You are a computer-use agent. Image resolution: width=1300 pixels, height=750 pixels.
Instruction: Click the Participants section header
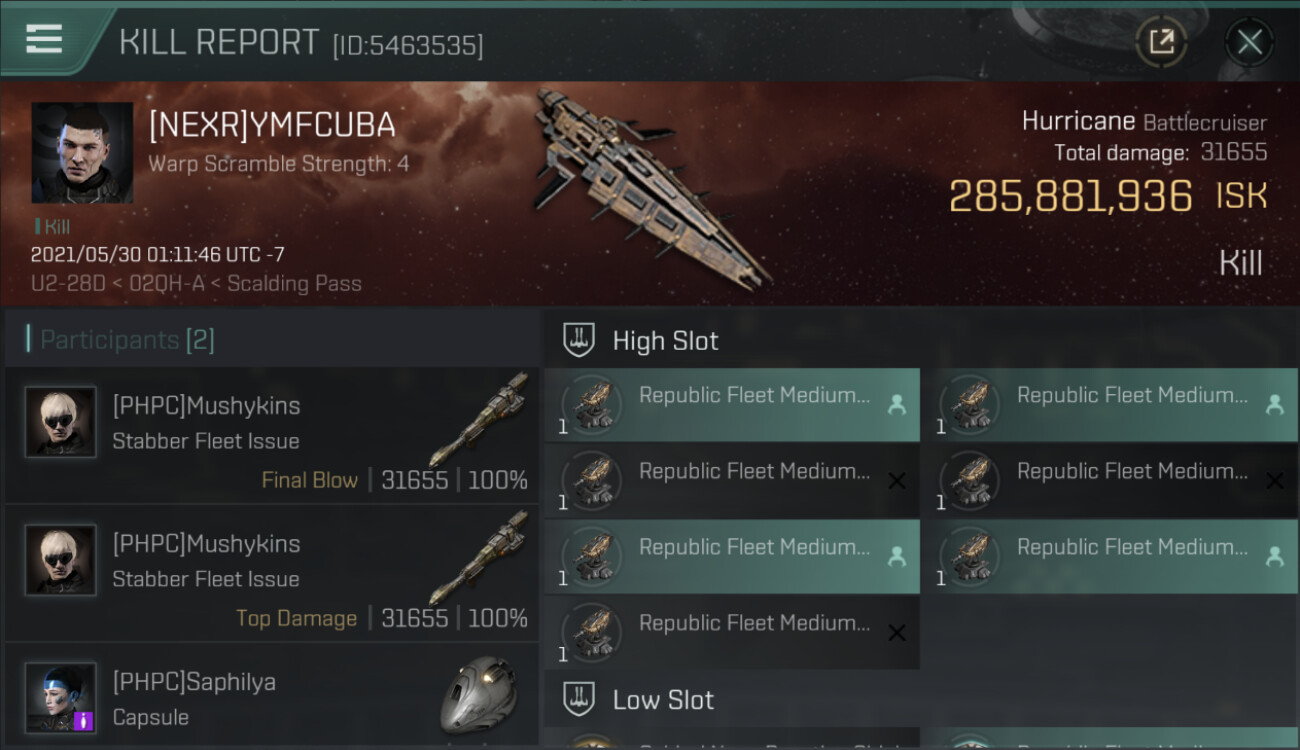127,340
